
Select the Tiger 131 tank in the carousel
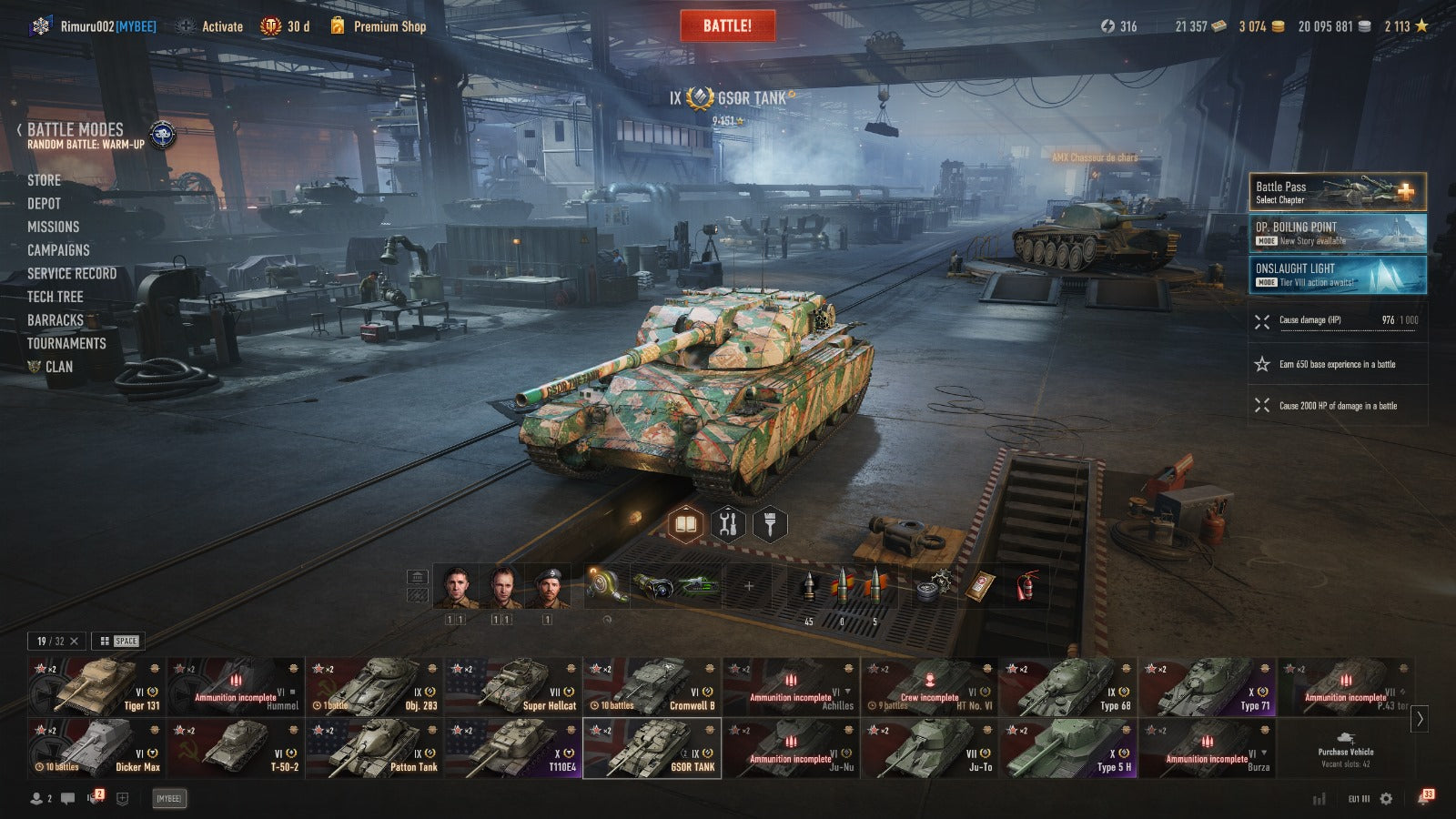(96, 687)
